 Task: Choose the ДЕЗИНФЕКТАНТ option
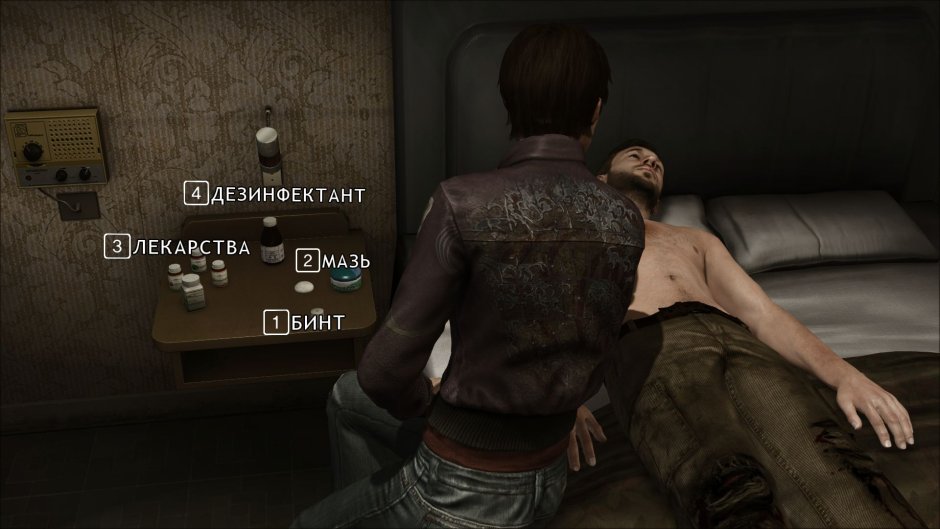click(x=275, y=194)
